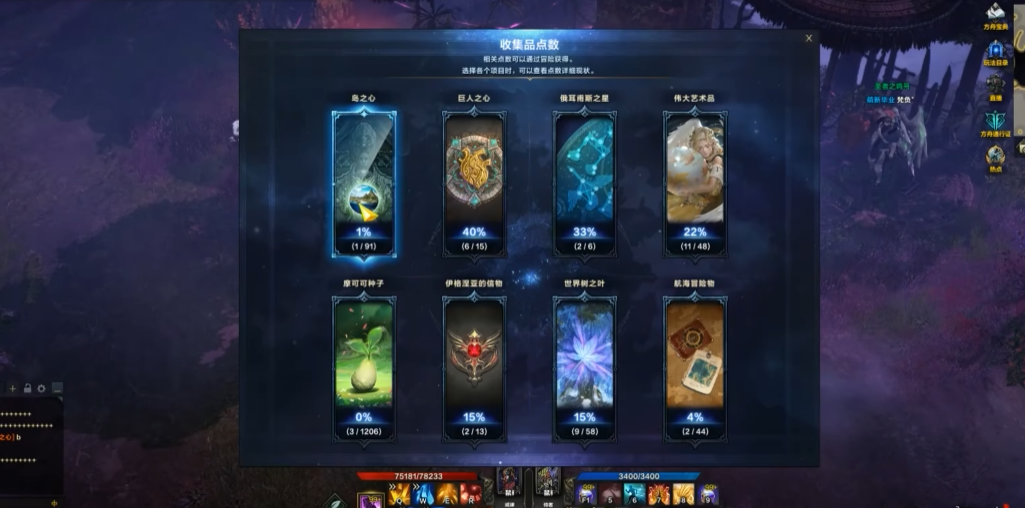Open the 热点 hot events icon
Screen dimensions: 1025x508
pyautogui.click(x=995, y=157)
